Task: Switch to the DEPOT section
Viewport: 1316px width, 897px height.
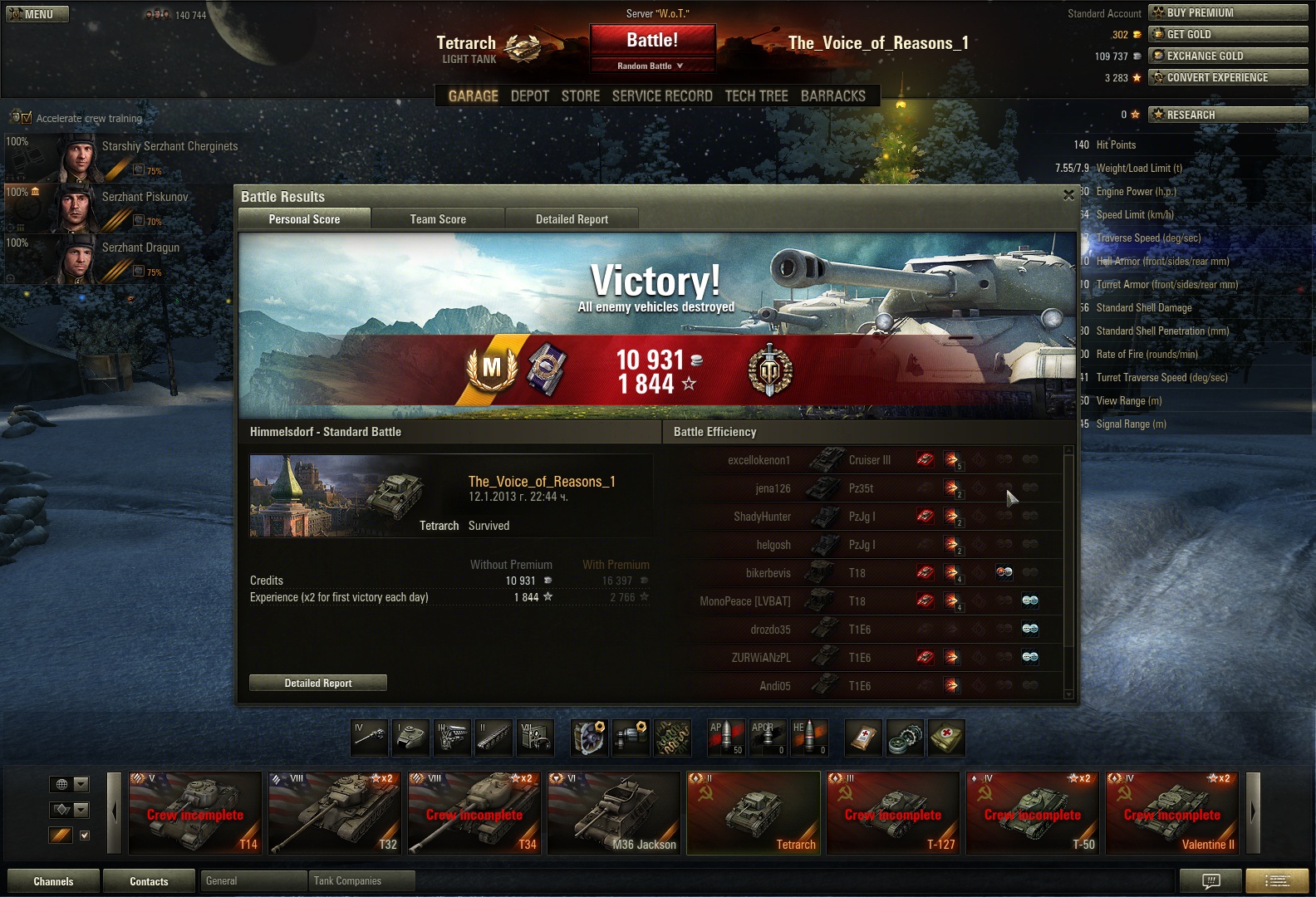Action: coord(530,96)
